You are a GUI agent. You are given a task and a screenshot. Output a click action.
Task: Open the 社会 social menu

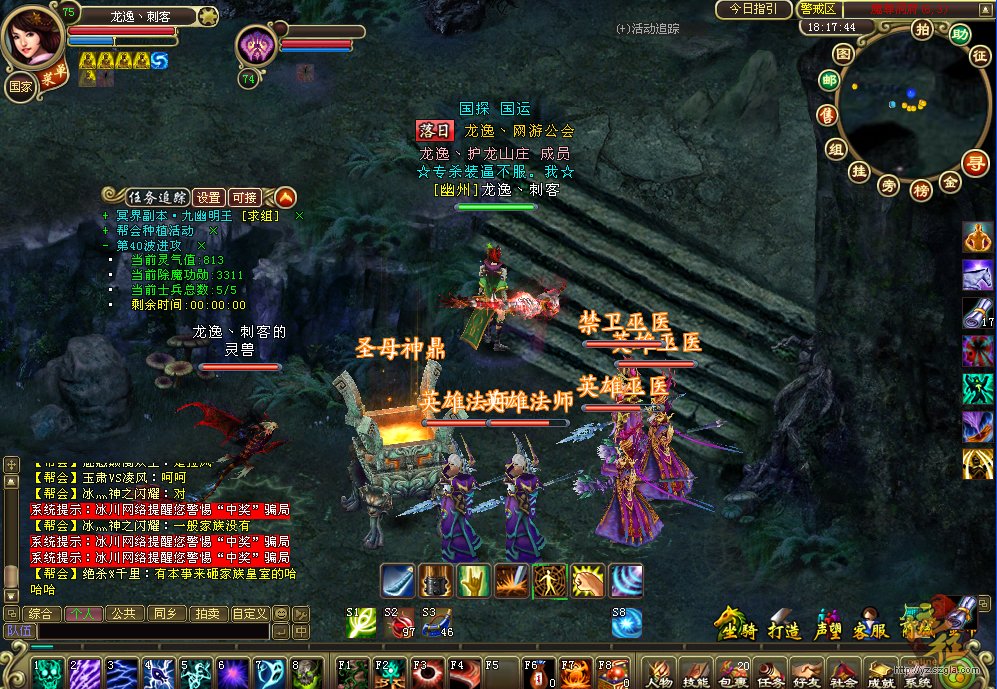(x=843, y=673)
